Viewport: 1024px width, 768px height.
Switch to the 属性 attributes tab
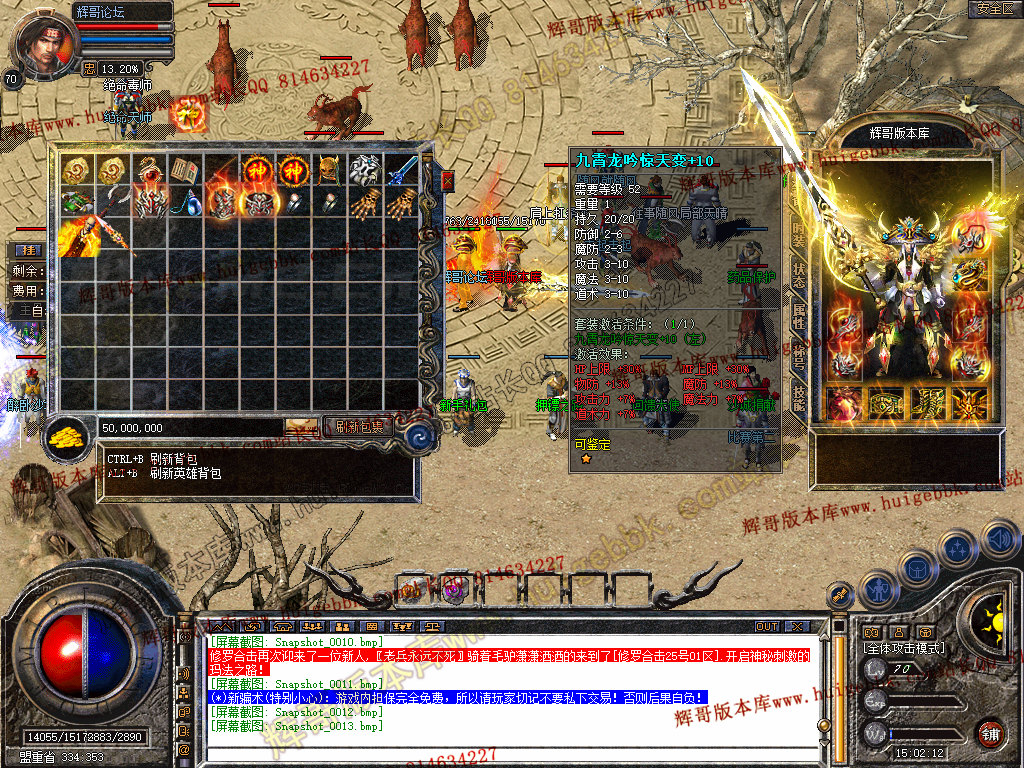(x=799, y=317)
